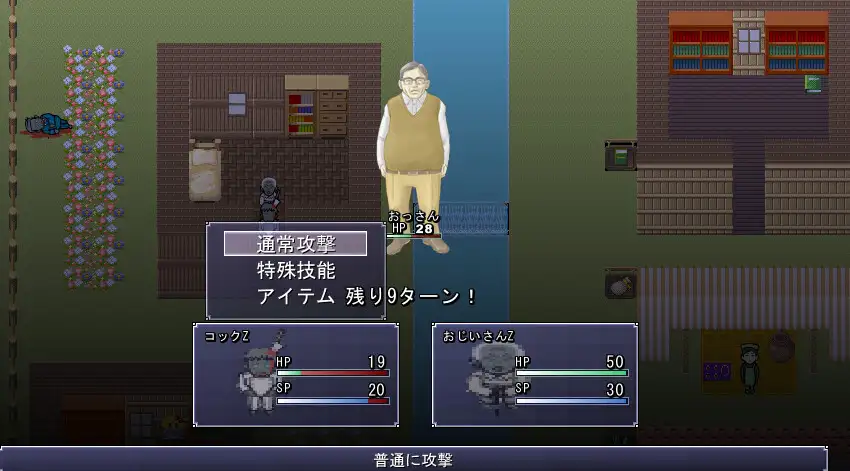This screenshot has width=850, height=471.
Task: Select the 通常攻撃 command
Action: [x=296, y=244]
